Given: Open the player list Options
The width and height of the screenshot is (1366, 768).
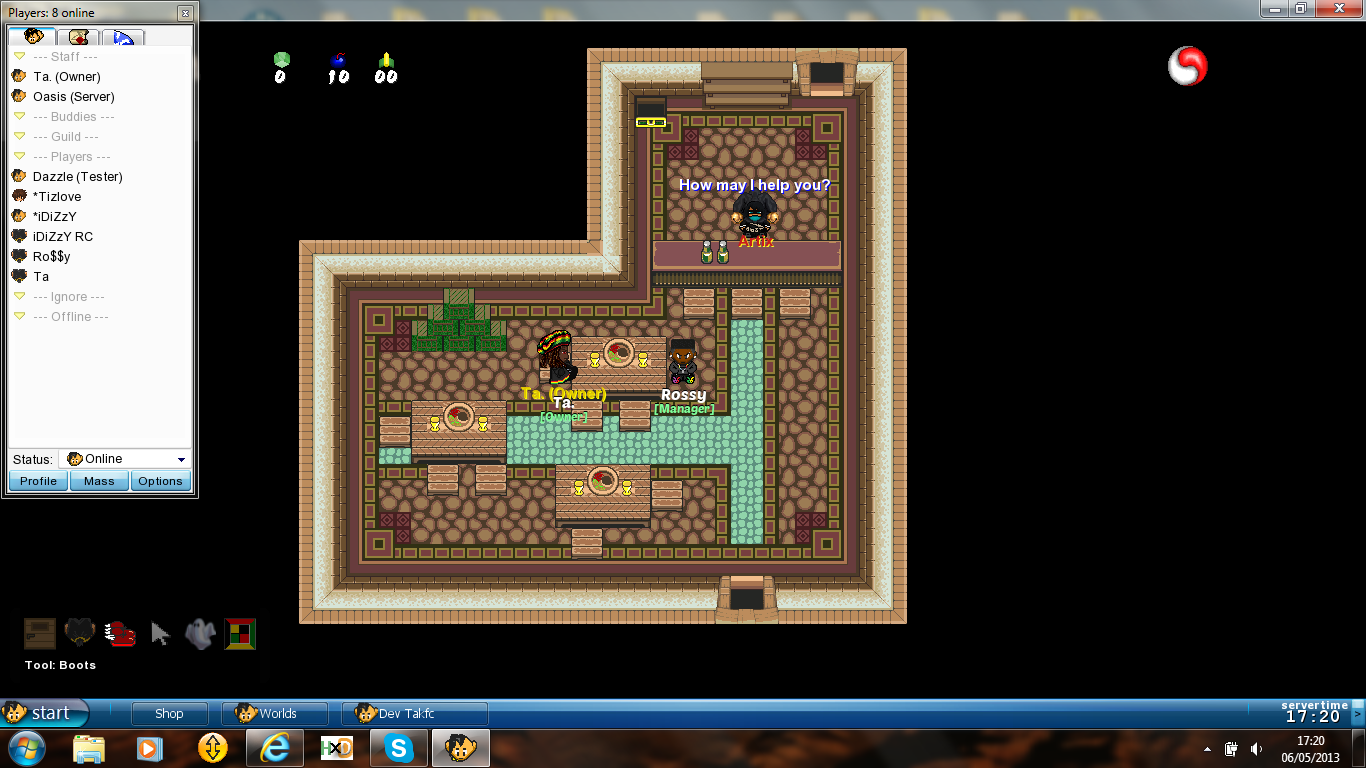Looking at the screenshot, I should click(x=160, y=481).
